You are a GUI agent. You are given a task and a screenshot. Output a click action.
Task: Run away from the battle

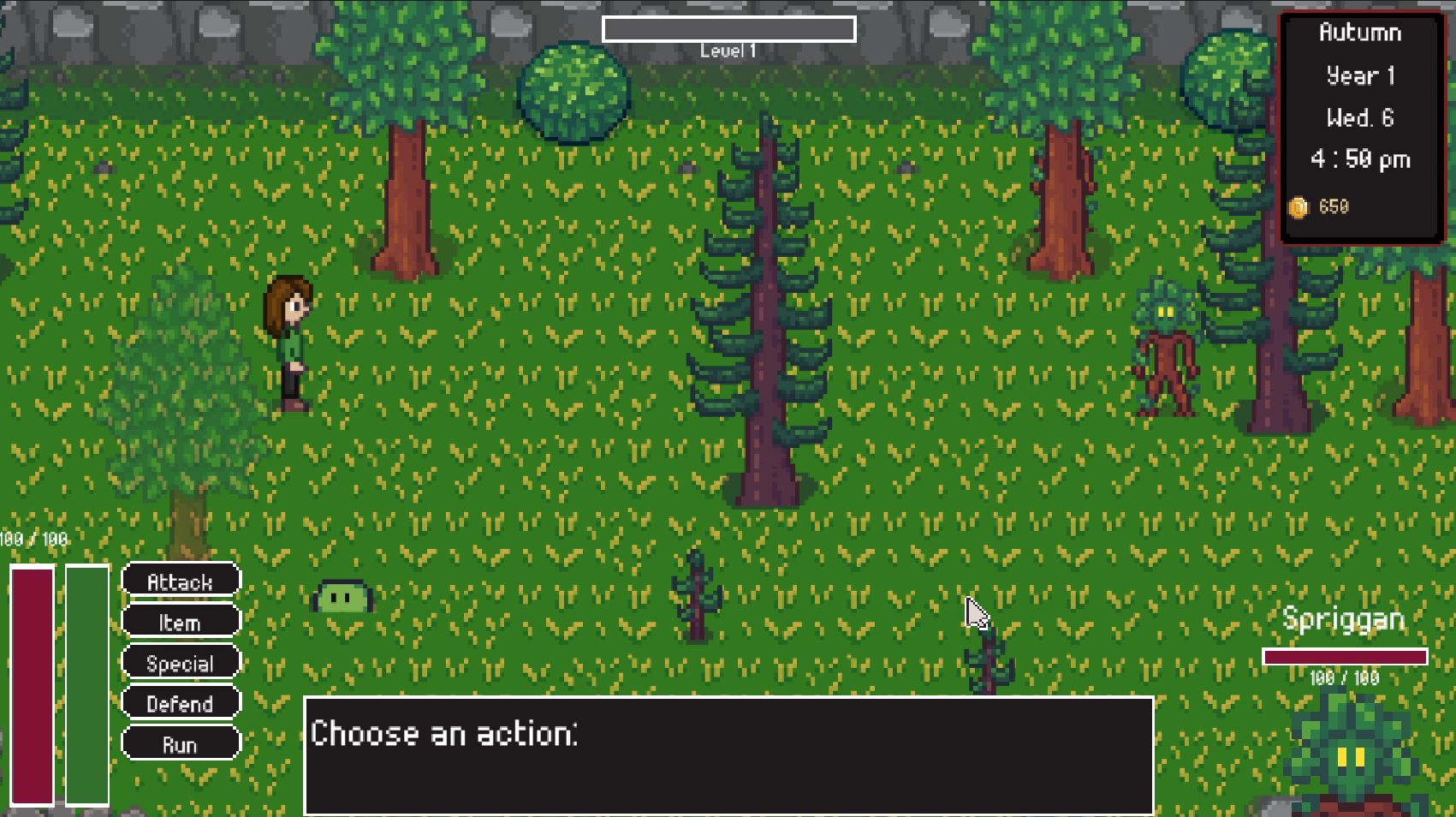[181, 743]
